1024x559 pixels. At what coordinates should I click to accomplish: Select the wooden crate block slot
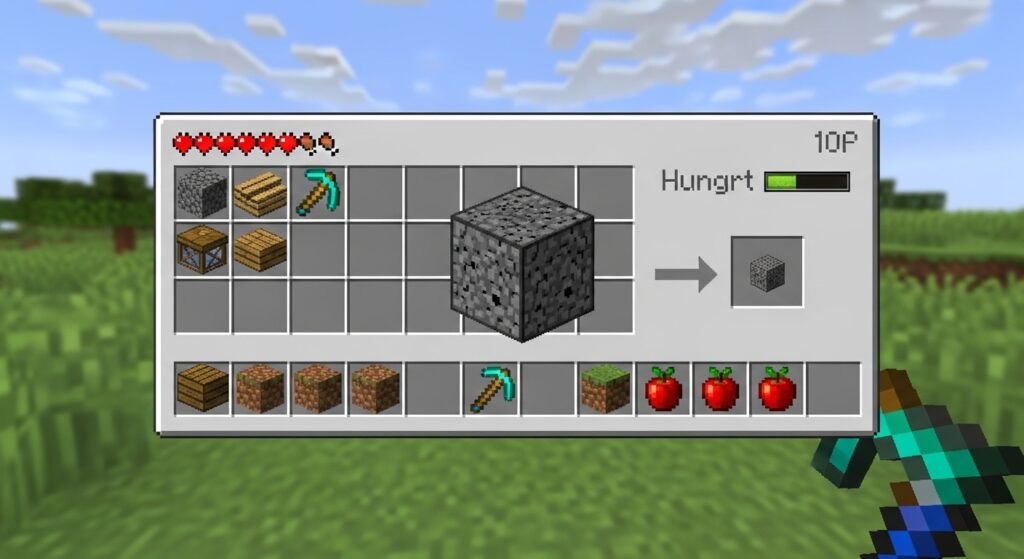[202, 250]
